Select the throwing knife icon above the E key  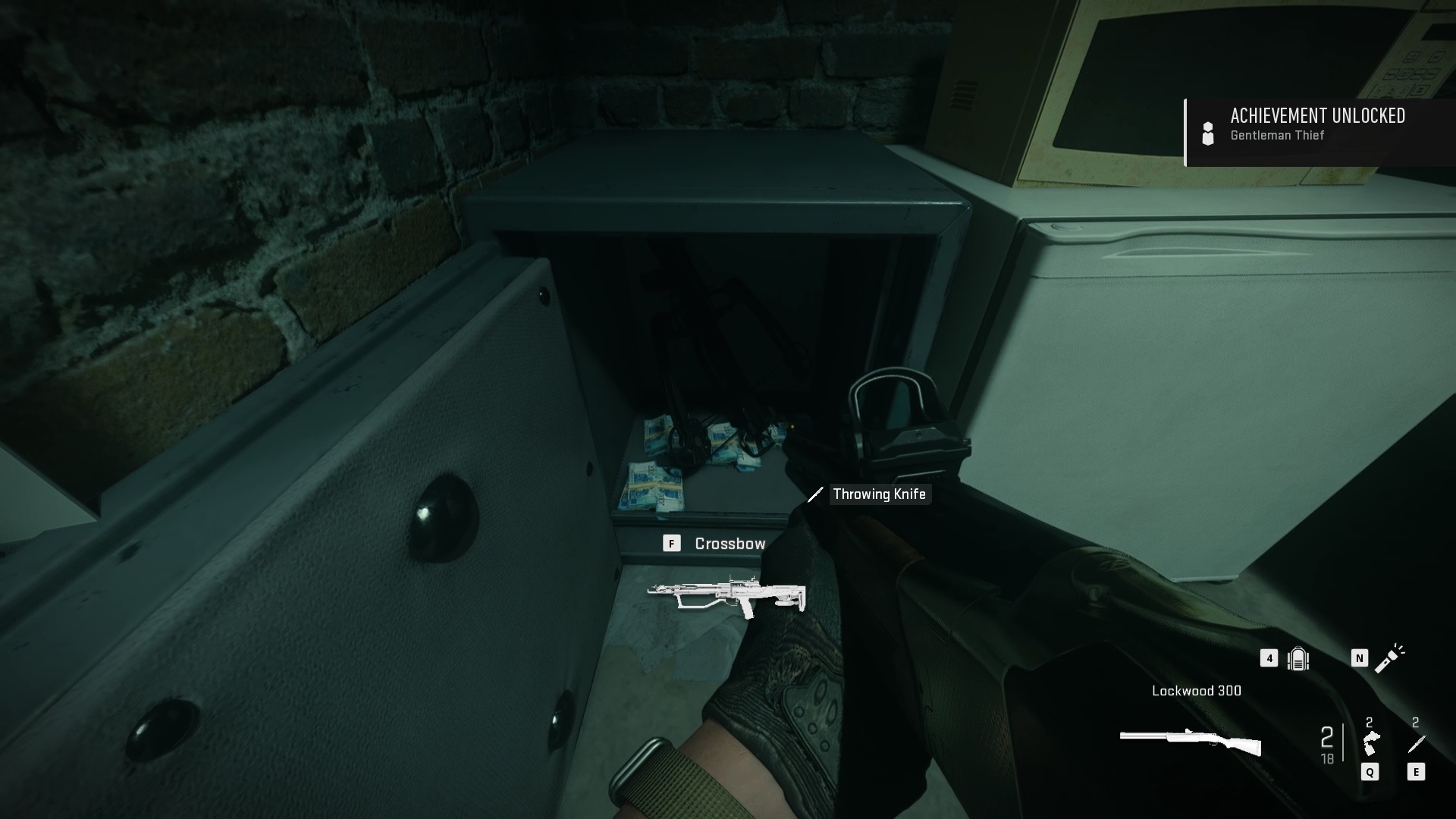(1417, 743)
